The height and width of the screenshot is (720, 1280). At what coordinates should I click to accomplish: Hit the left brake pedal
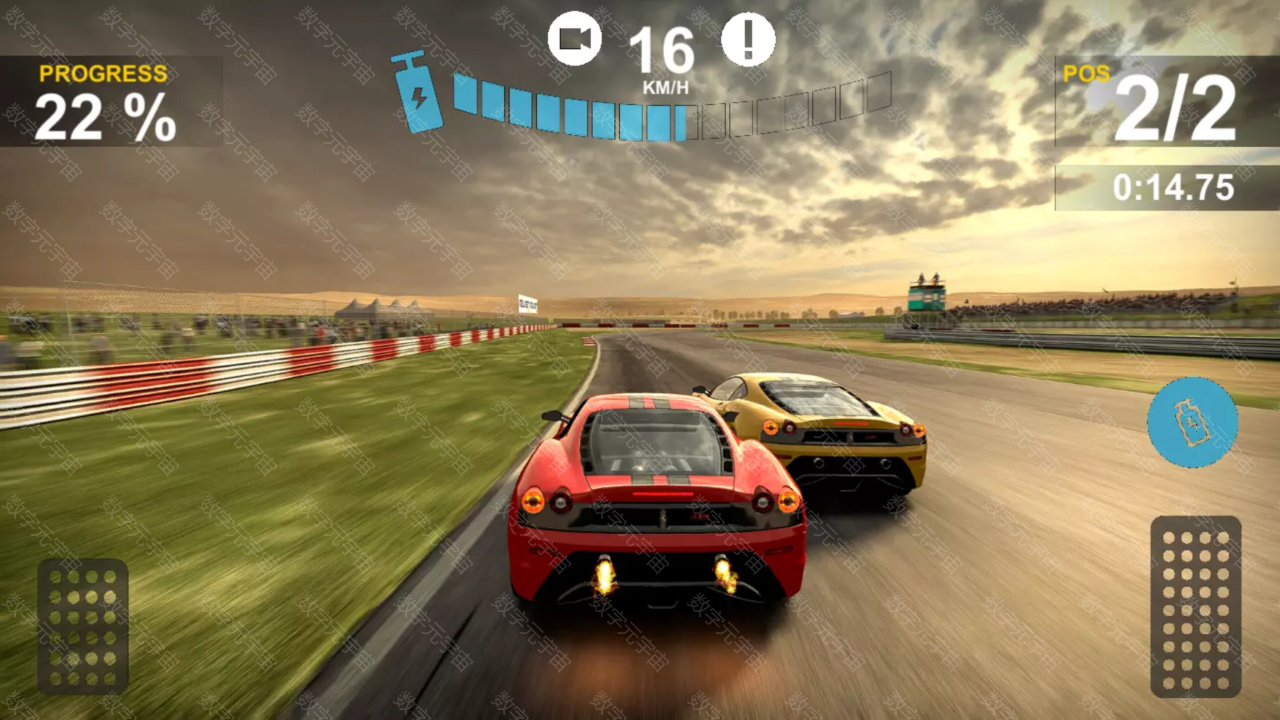pyautogui.click(x=83, y=626)
